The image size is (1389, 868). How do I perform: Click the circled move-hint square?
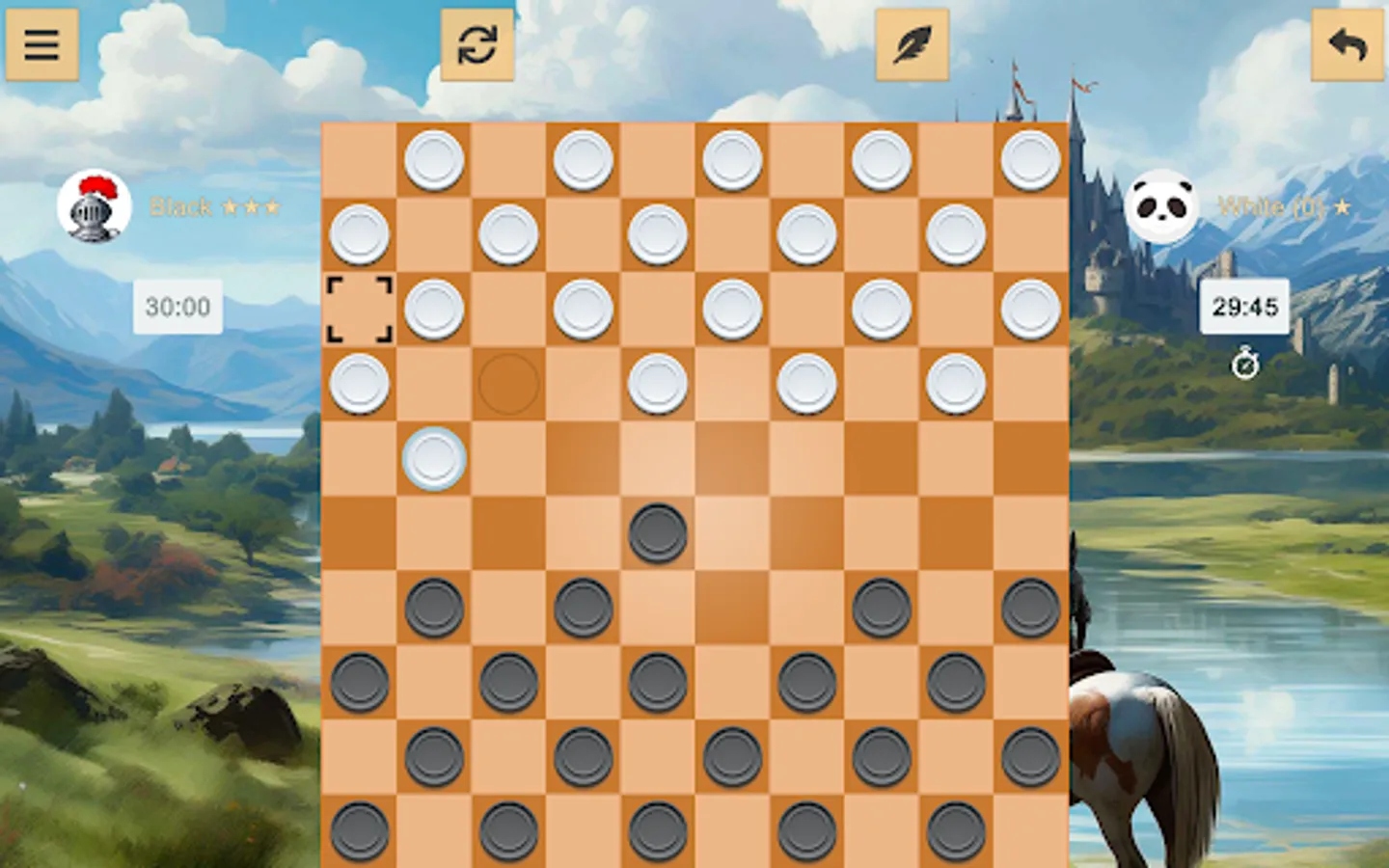tap(508, 384)
